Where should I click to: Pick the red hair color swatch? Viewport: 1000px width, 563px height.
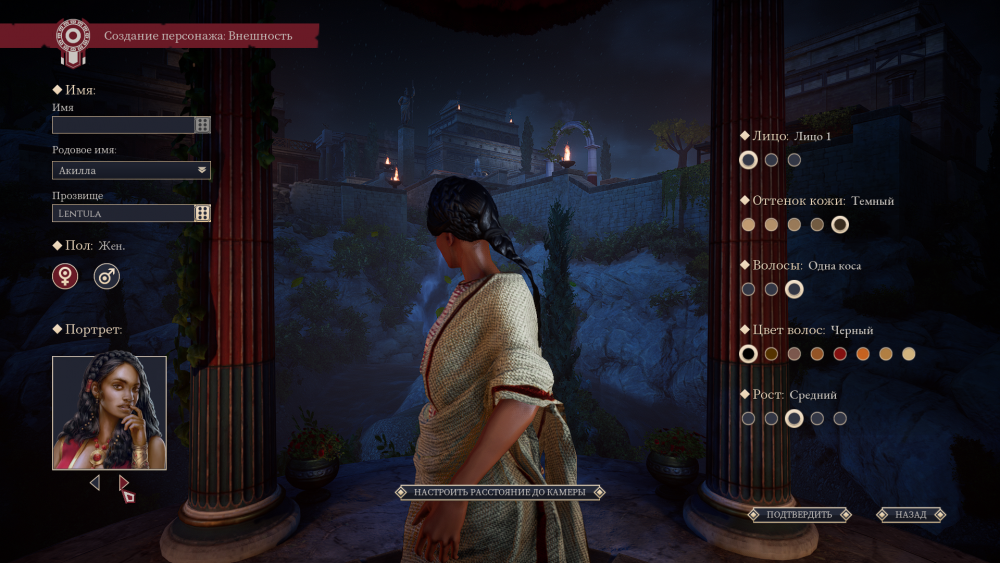click(840, 354)
